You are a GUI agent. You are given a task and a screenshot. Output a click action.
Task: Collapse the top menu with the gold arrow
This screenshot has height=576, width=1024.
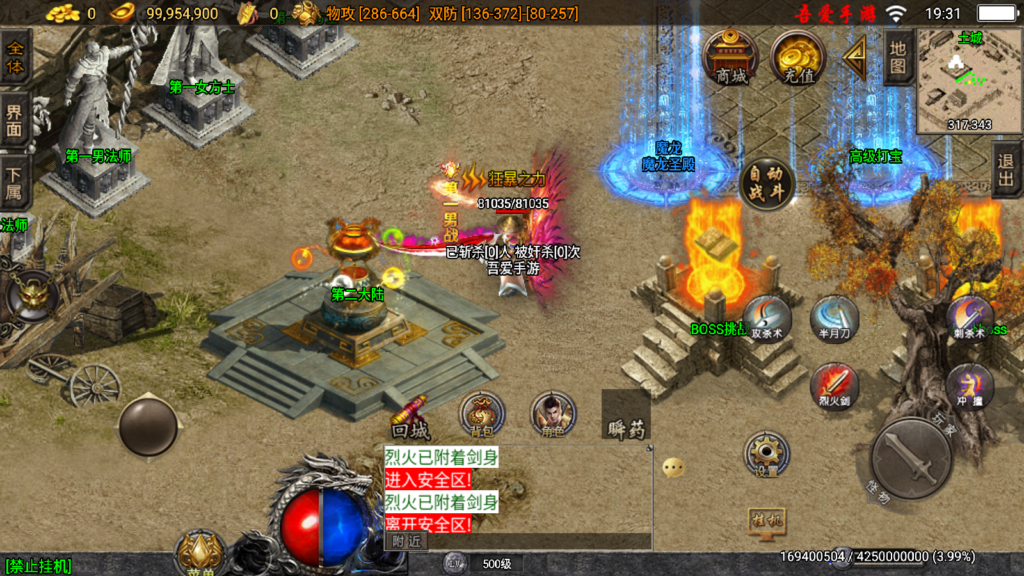click(x=855, y=58)
